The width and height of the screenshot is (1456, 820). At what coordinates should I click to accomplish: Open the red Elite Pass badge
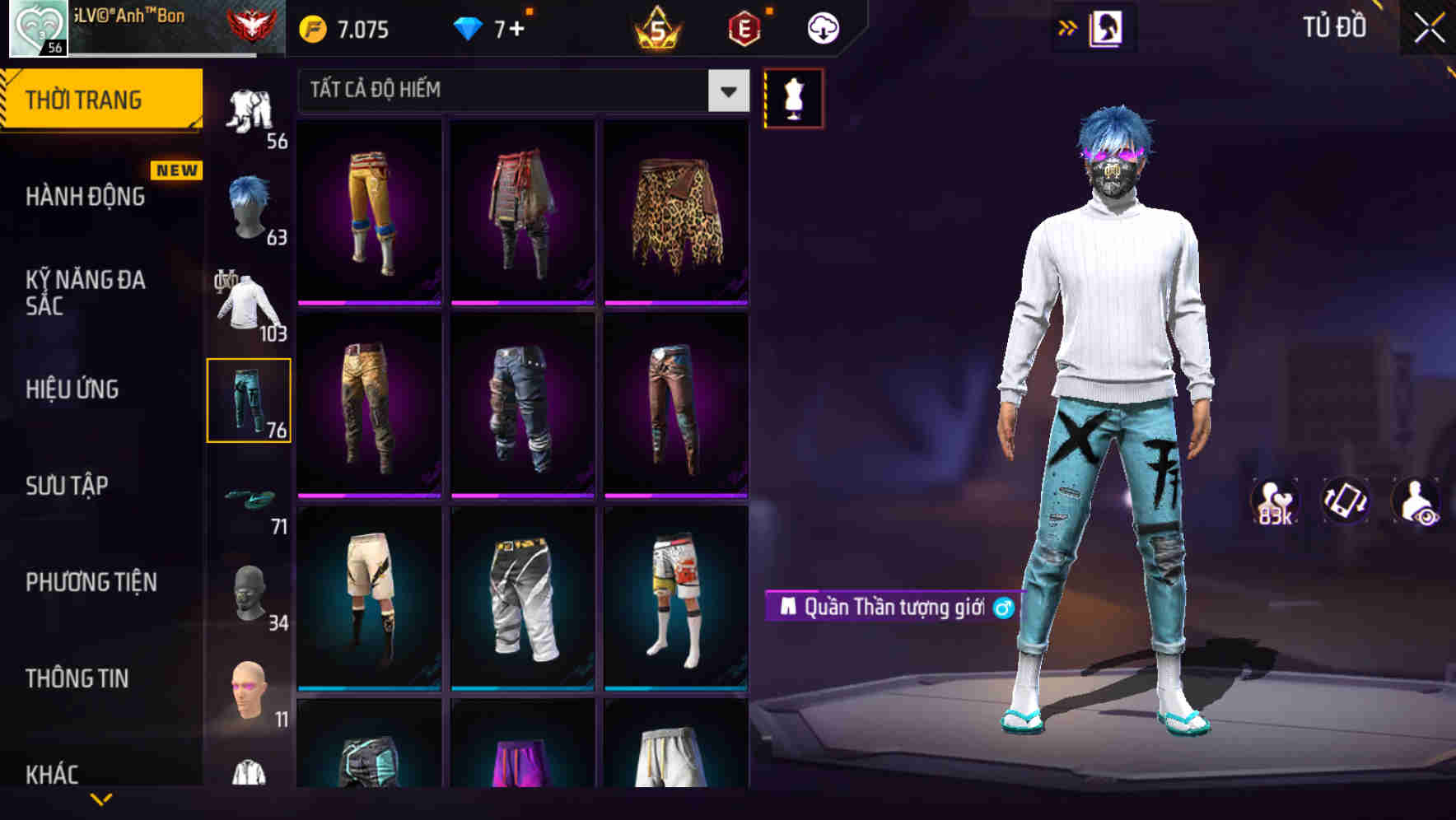743,28
